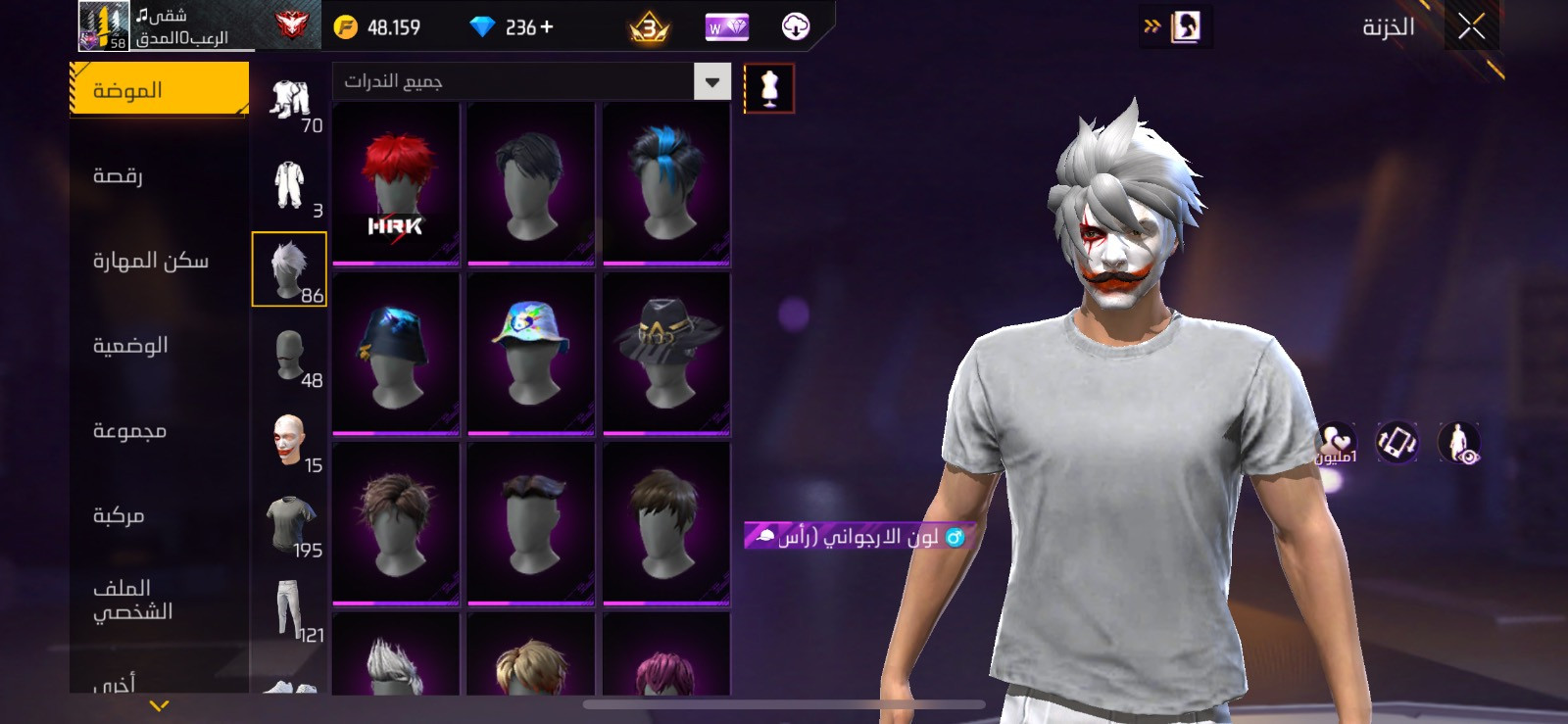Select the الموضة fashion tab
This screenshot has width=1568, height=724.
point(159,90)
